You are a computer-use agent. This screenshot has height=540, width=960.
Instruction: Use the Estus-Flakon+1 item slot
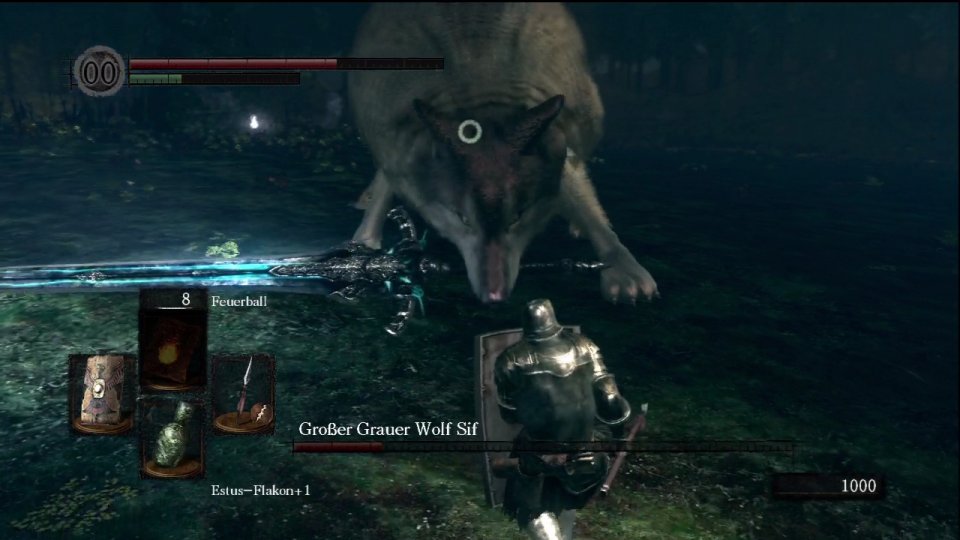[x=172, y=437]
